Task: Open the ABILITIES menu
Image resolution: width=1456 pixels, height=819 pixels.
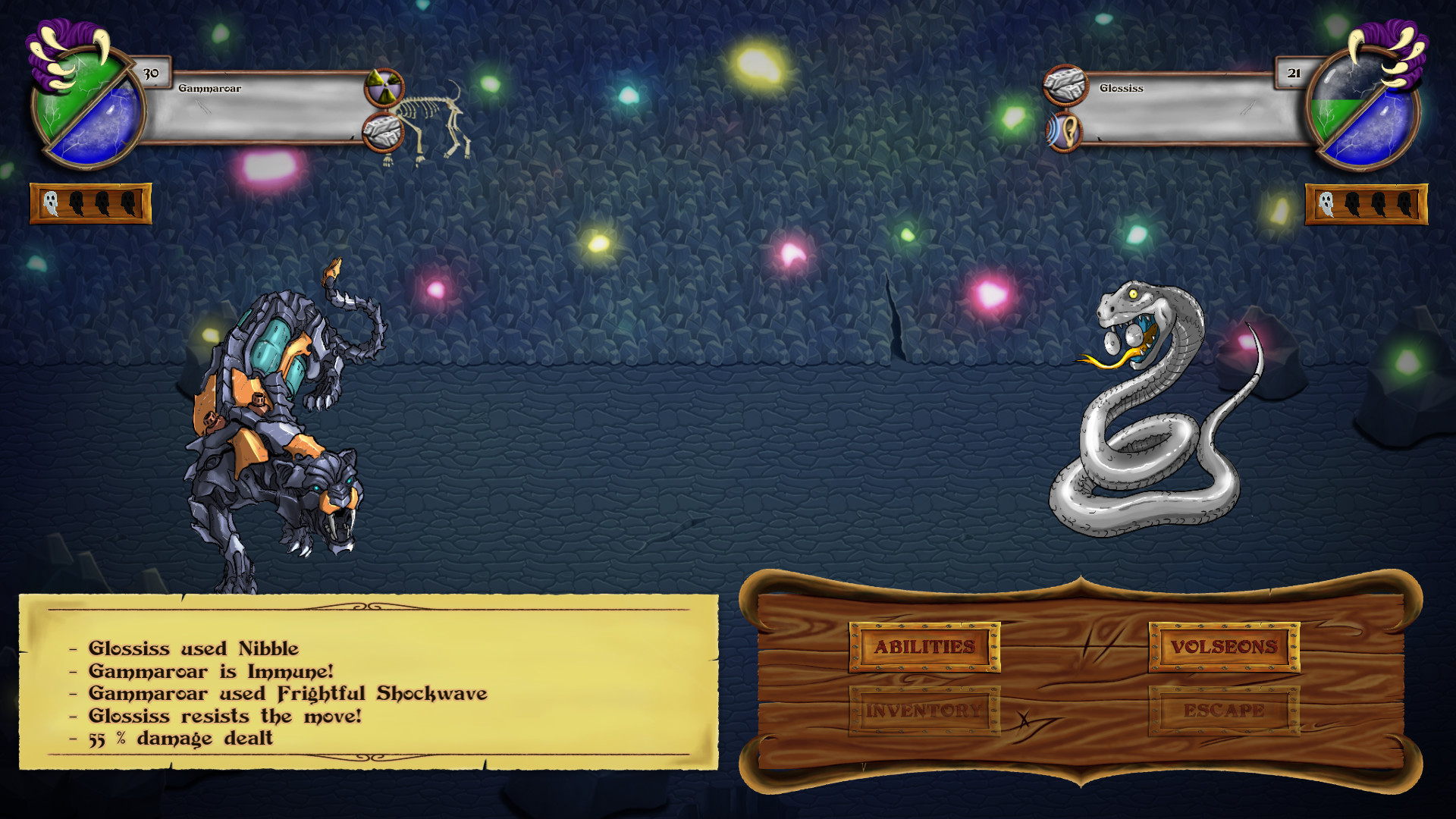Action: click(924, 648)
